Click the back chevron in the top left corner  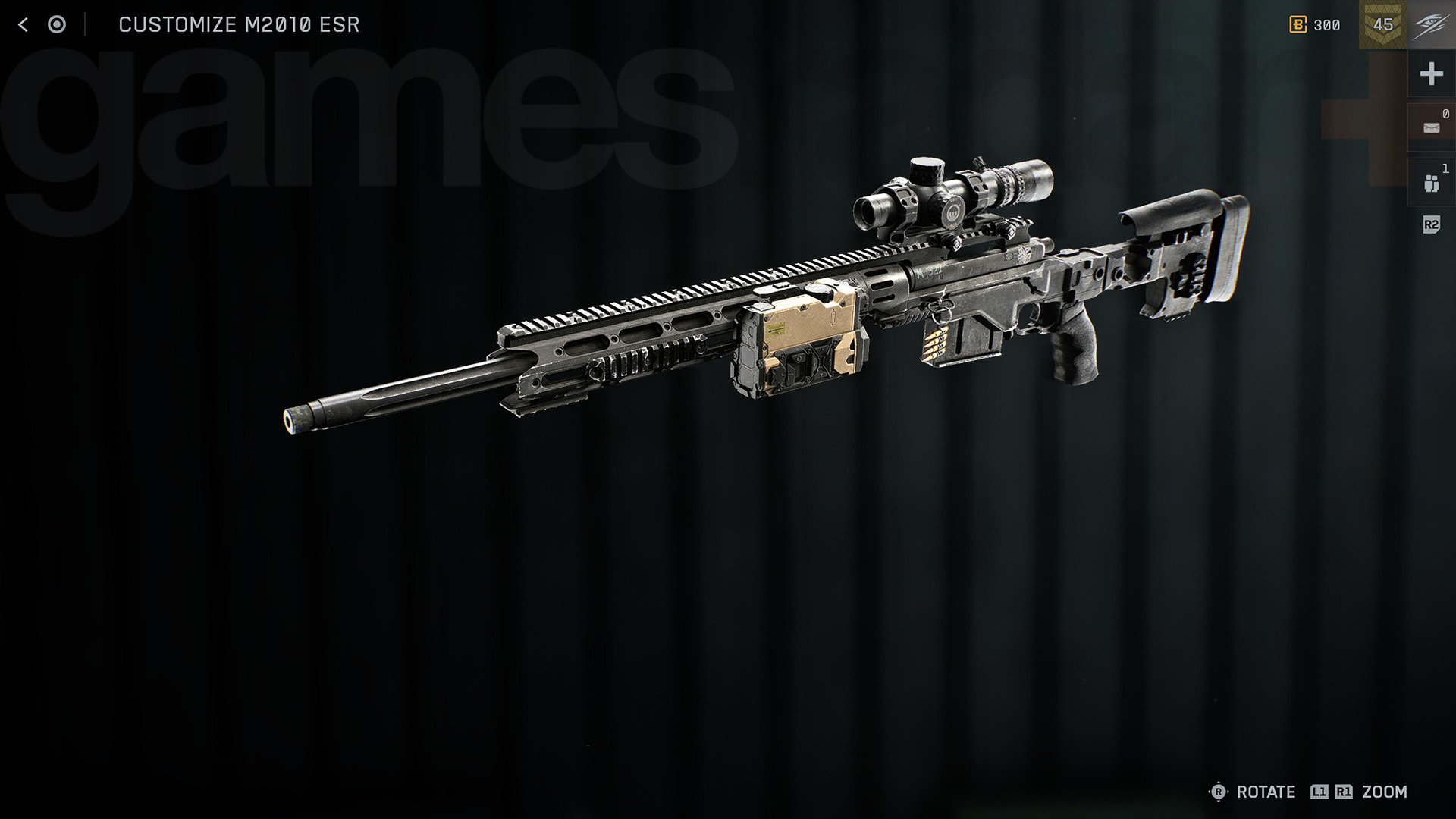(23, 24)
